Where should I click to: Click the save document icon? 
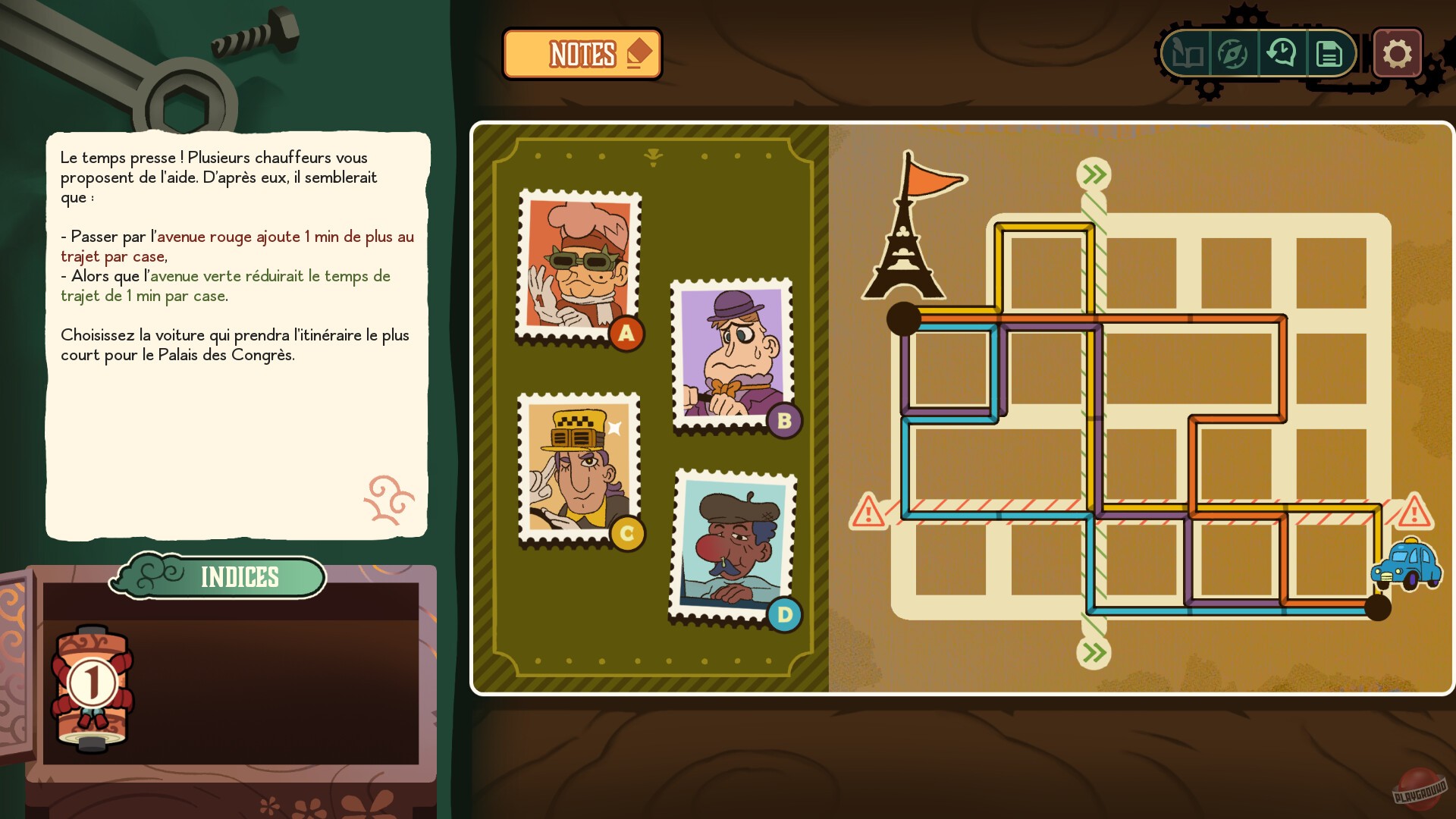(1329, 53)
